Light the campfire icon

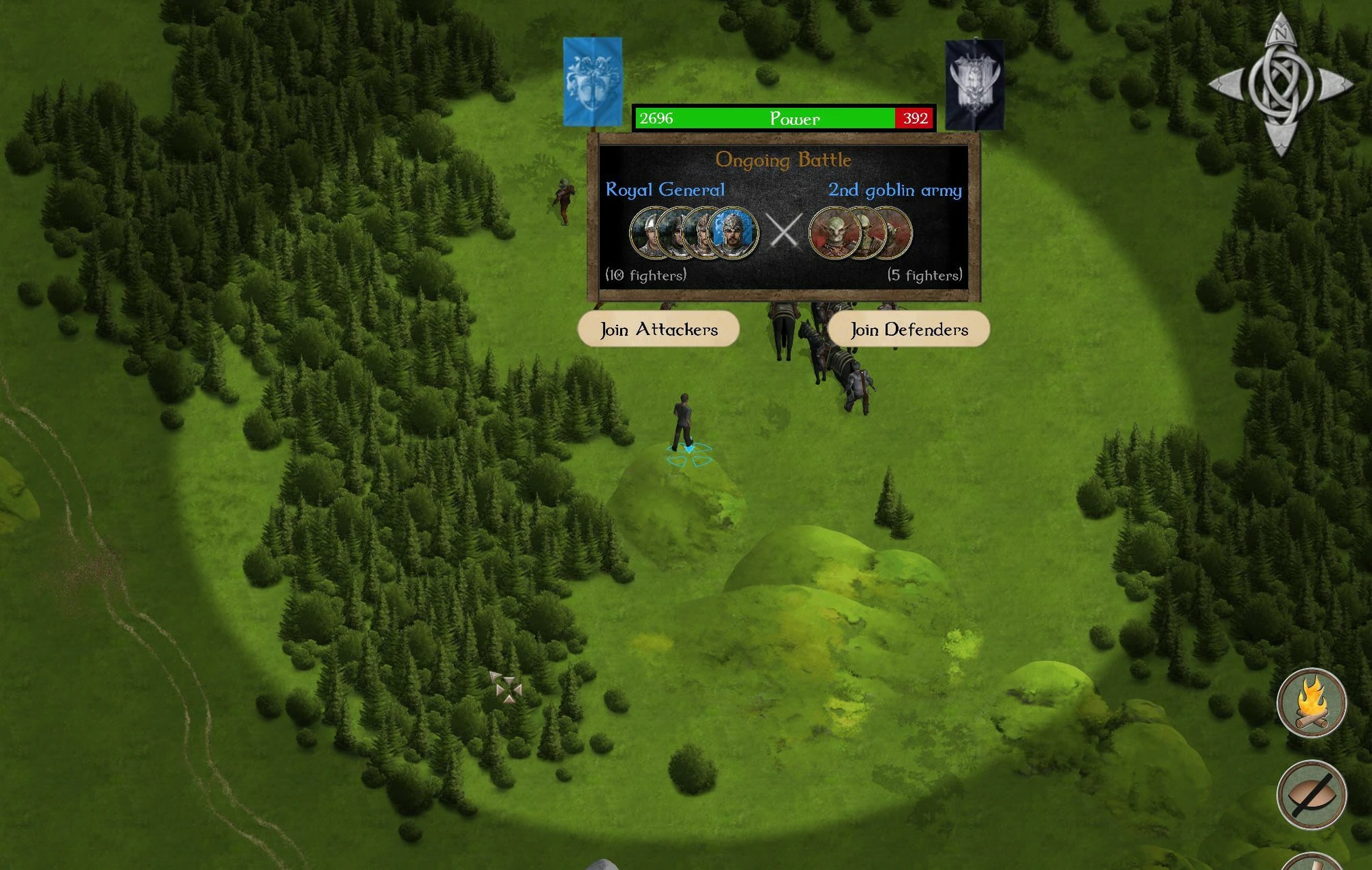point(1311,702)
